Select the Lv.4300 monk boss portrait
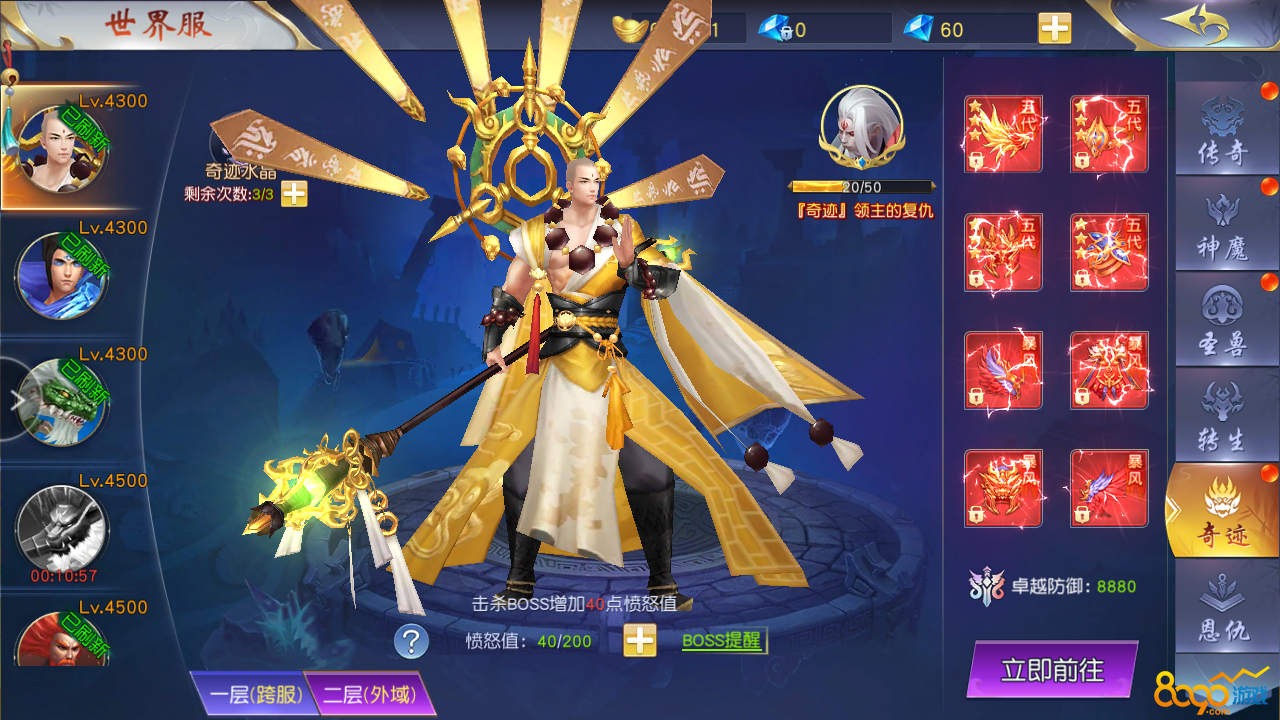This screenshot has width=1280, height=720. pos(61,149)
